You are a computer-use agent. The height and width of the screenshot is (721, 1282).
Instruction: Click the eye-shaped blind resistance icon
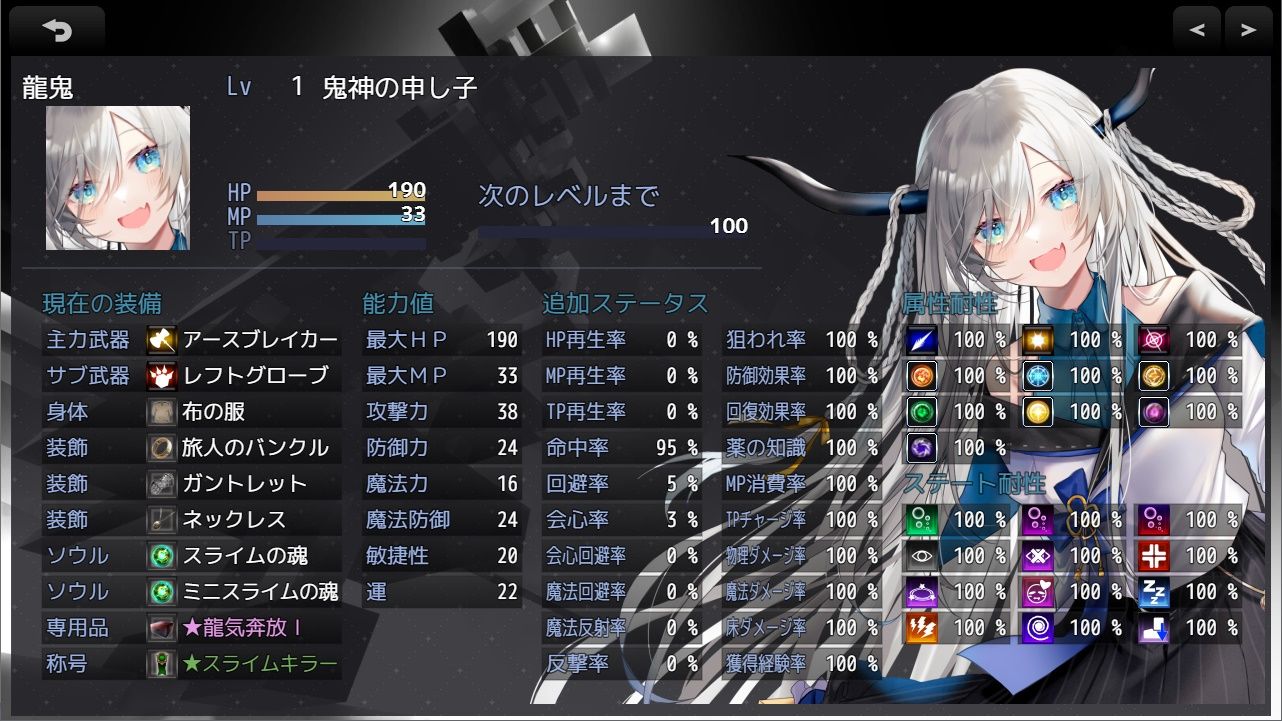click(x=923, y=556)
